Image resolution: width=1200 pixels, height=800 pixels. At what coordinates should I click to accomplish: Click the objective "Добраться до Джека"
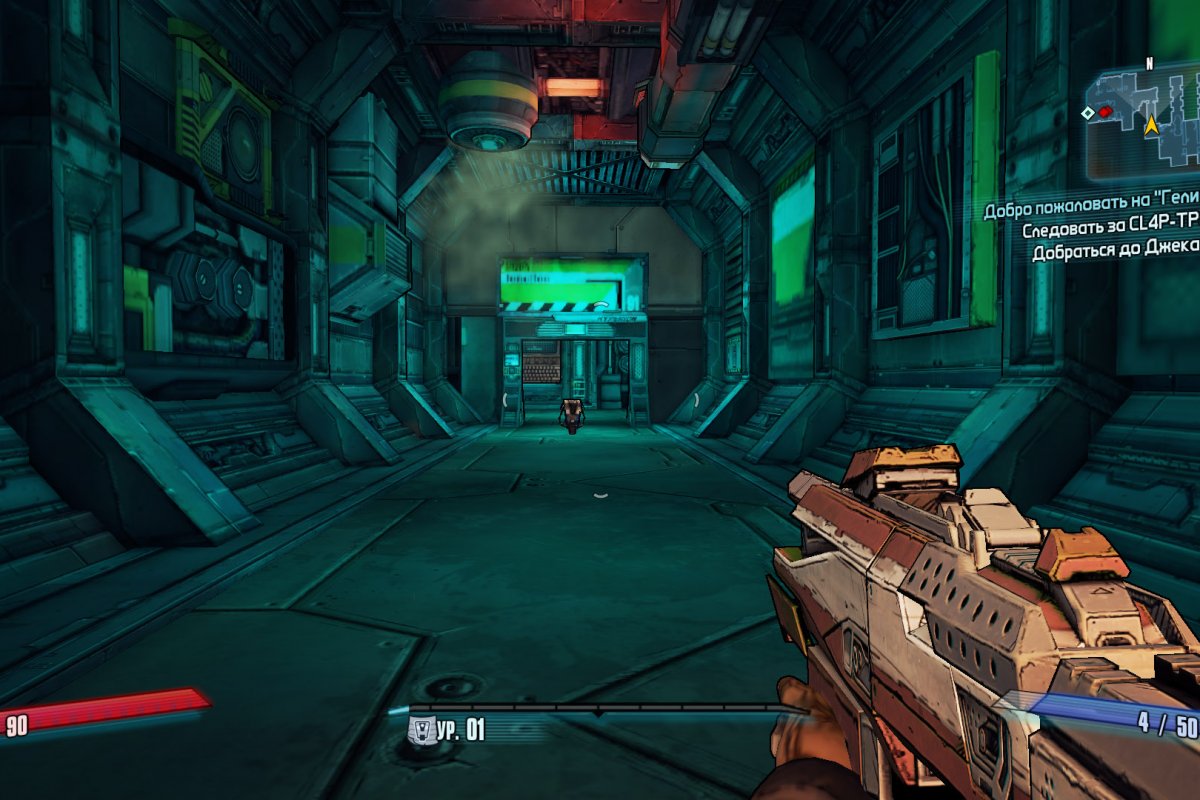(1115, 251)
